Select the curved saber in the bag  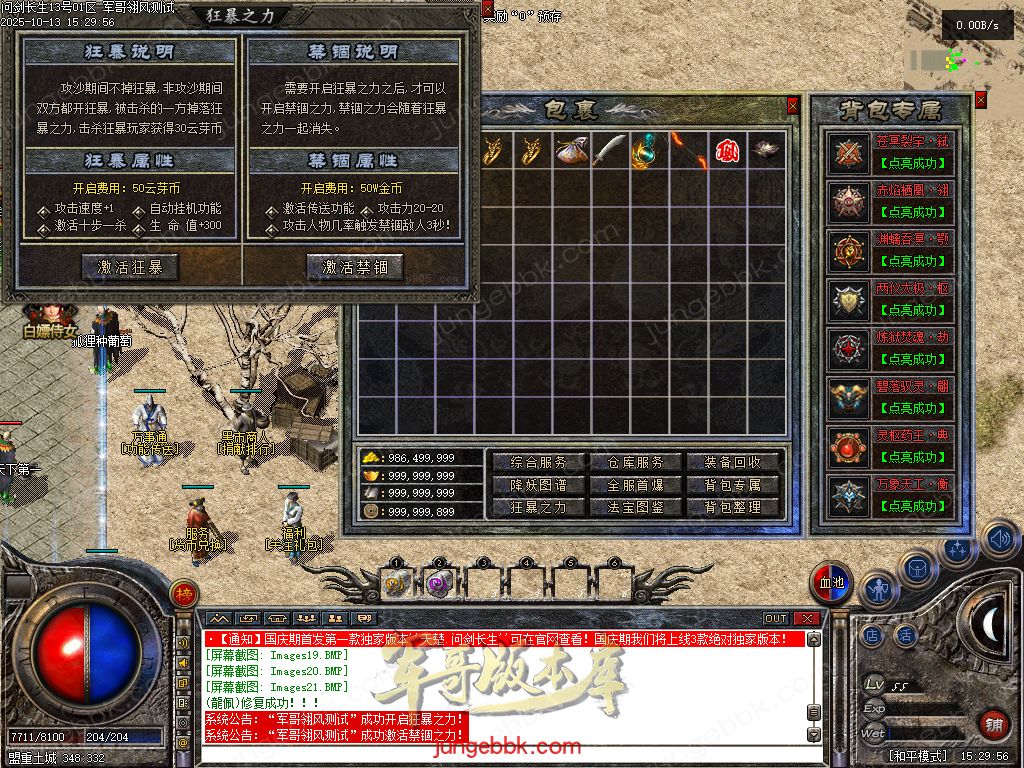pyautogui.click(x=608, y=150)
